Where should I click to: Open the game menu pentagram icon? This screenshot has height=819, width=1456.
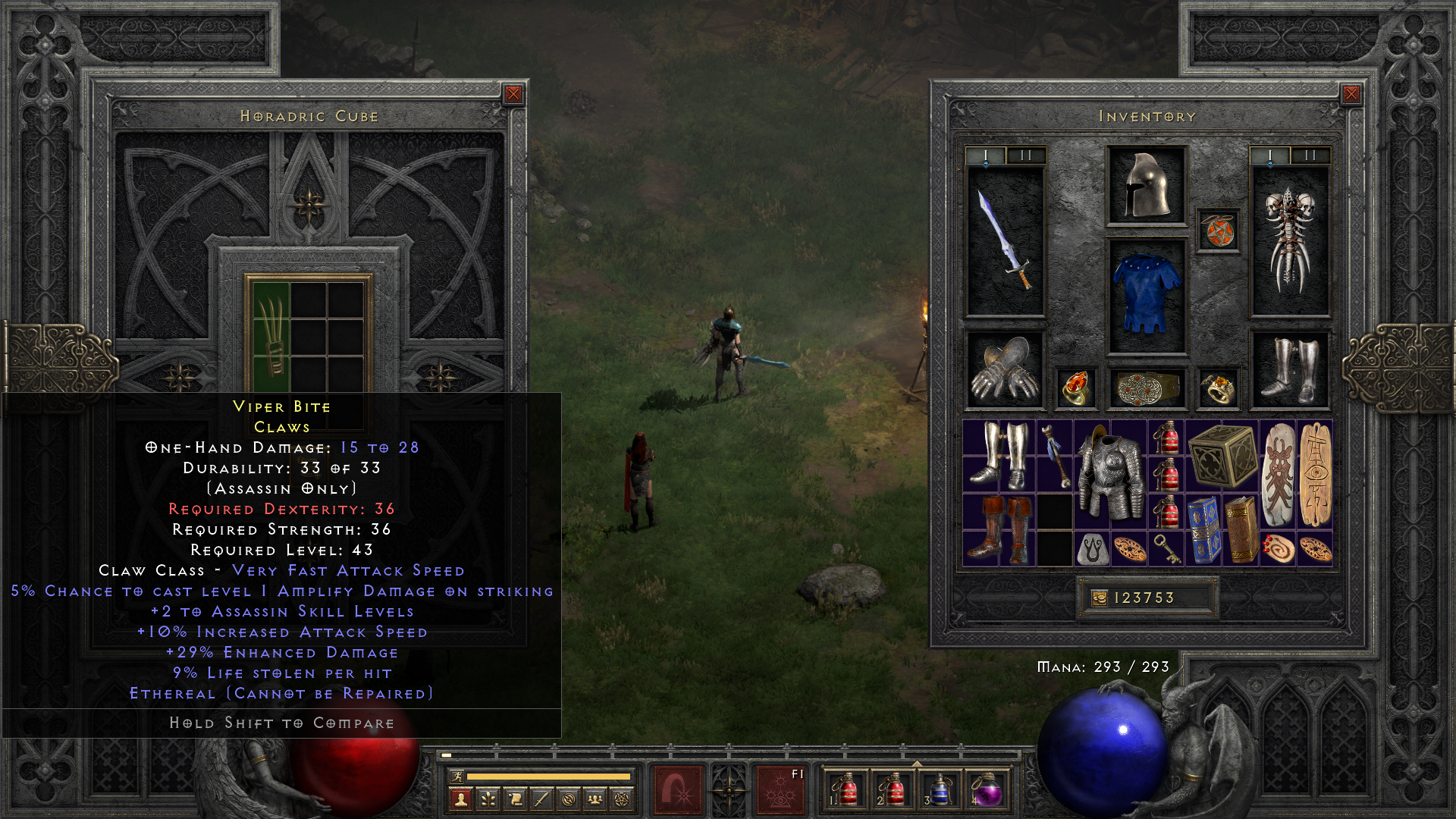point(620,798)
